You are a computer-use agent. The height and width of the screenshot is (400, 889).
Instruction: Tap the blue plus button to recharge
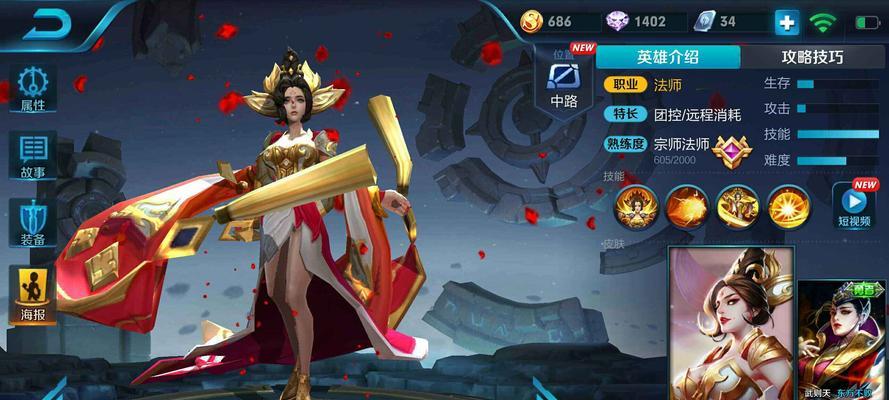[x=787, y=22]
